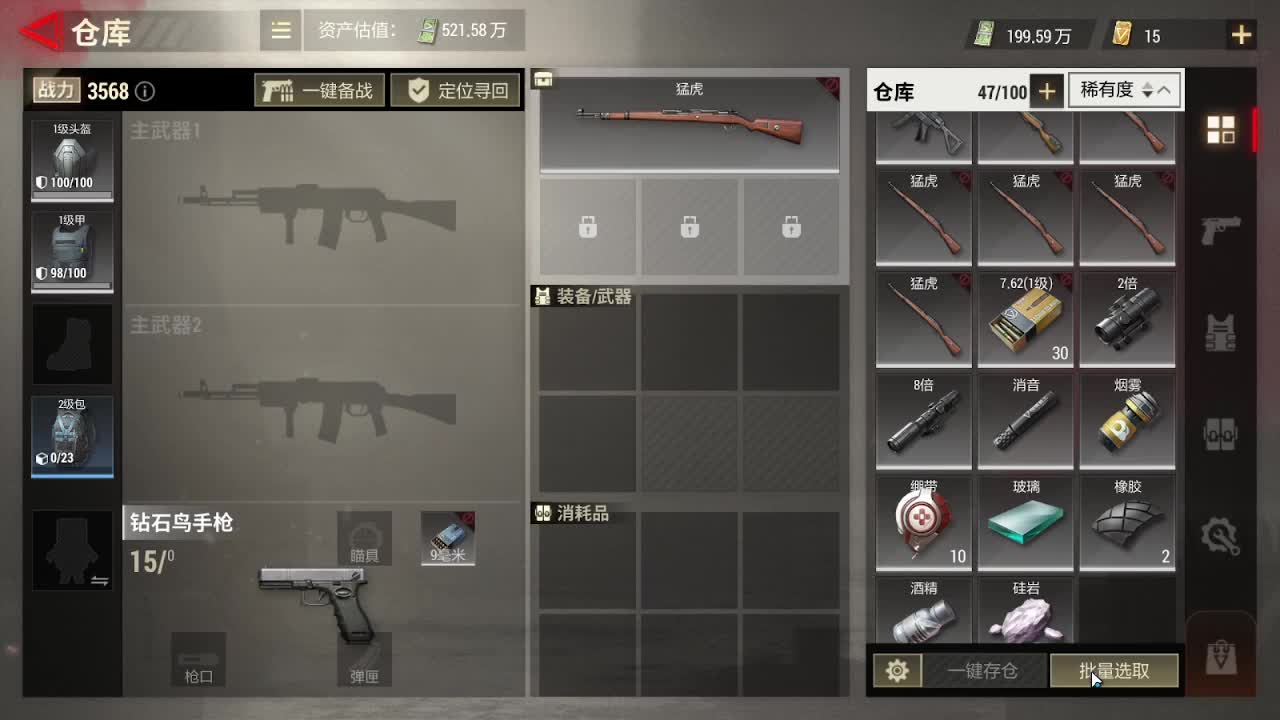
Task: Select the armor vest category icon
Action: pos(1222,330)
